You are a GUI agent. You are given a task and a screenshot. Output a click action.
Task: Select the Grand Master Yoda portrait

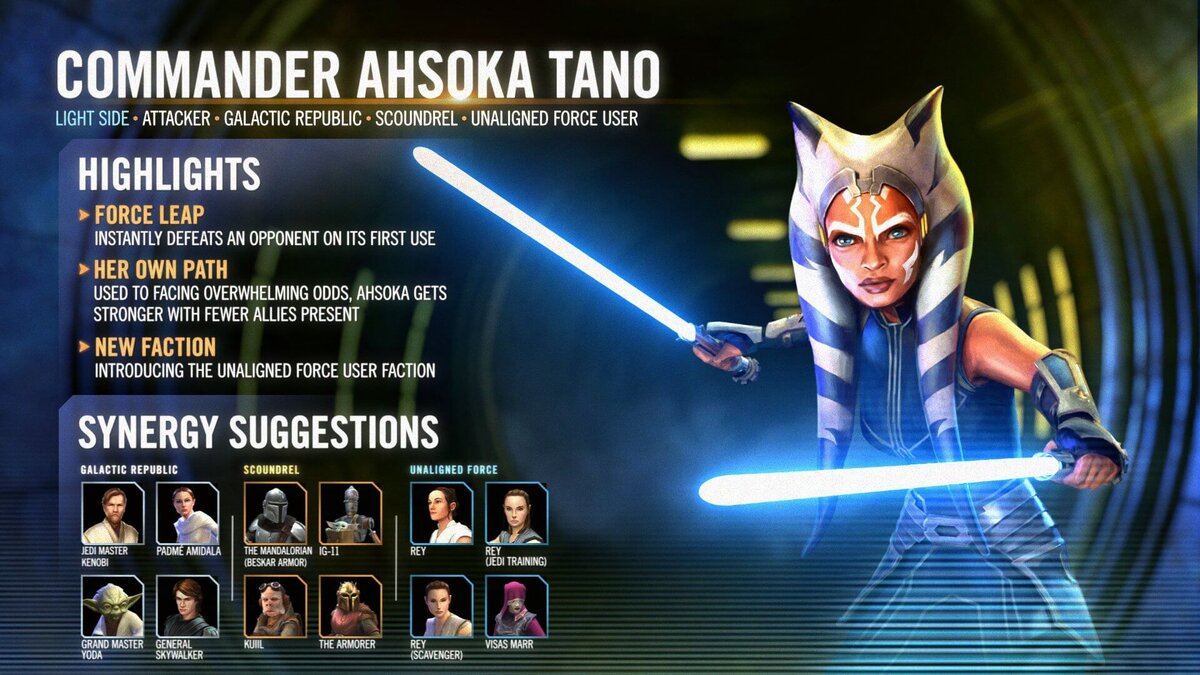(113, 607)
